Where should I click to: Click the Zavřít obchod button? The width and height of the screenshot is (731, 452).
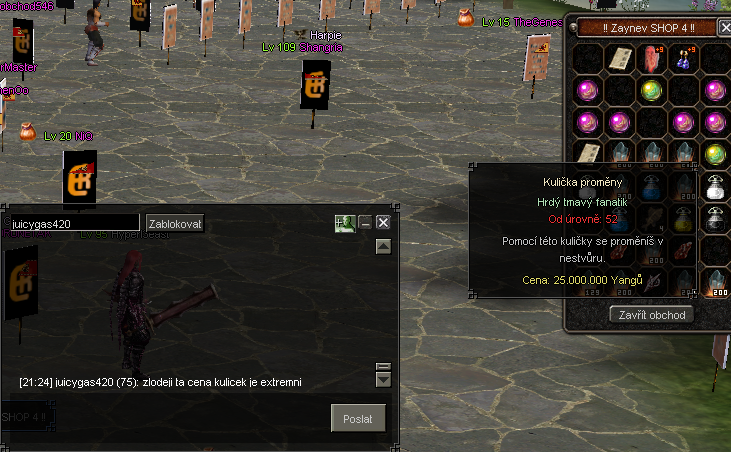[651, 314]
